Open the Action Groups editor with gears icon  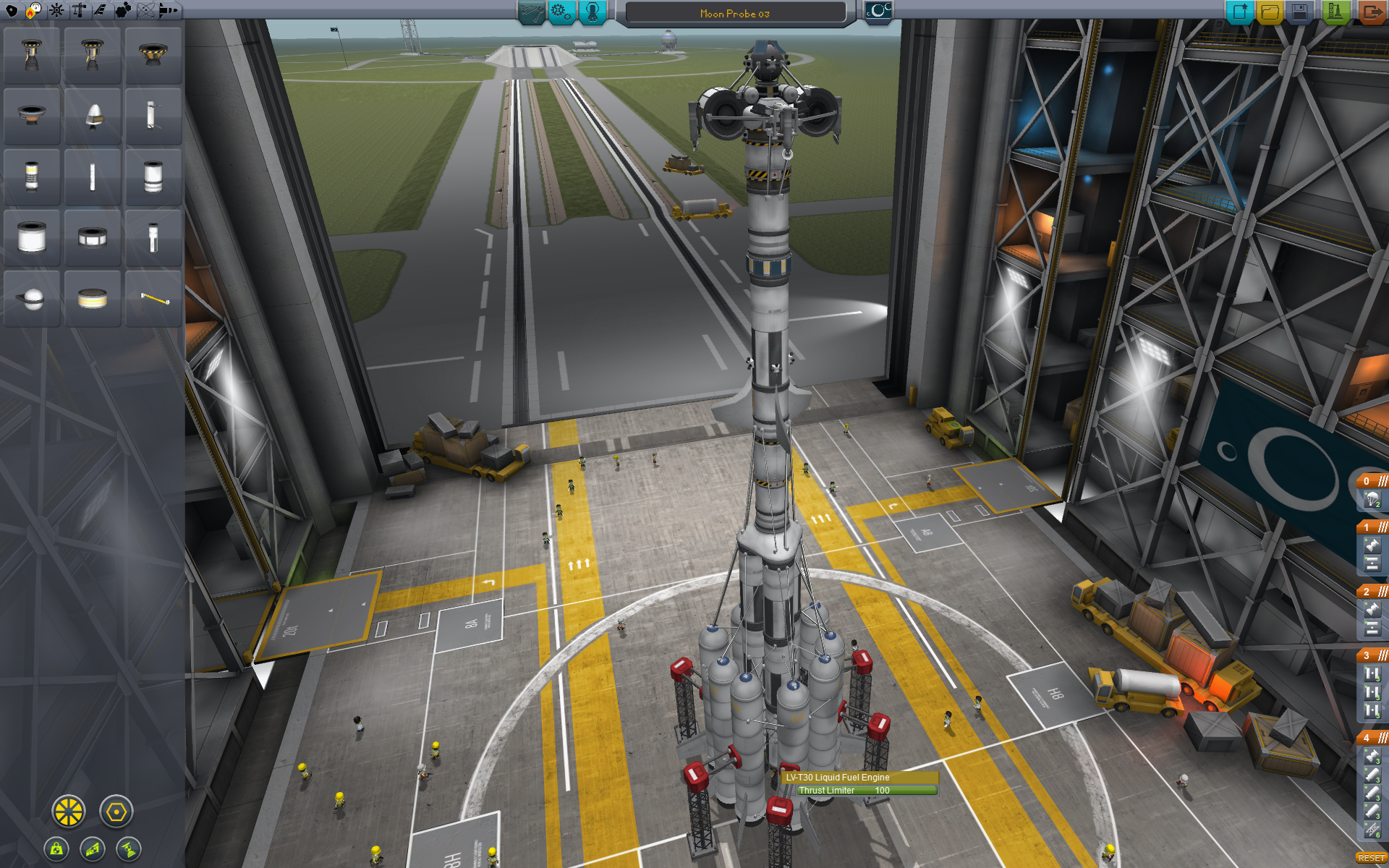tap(561, 12)
